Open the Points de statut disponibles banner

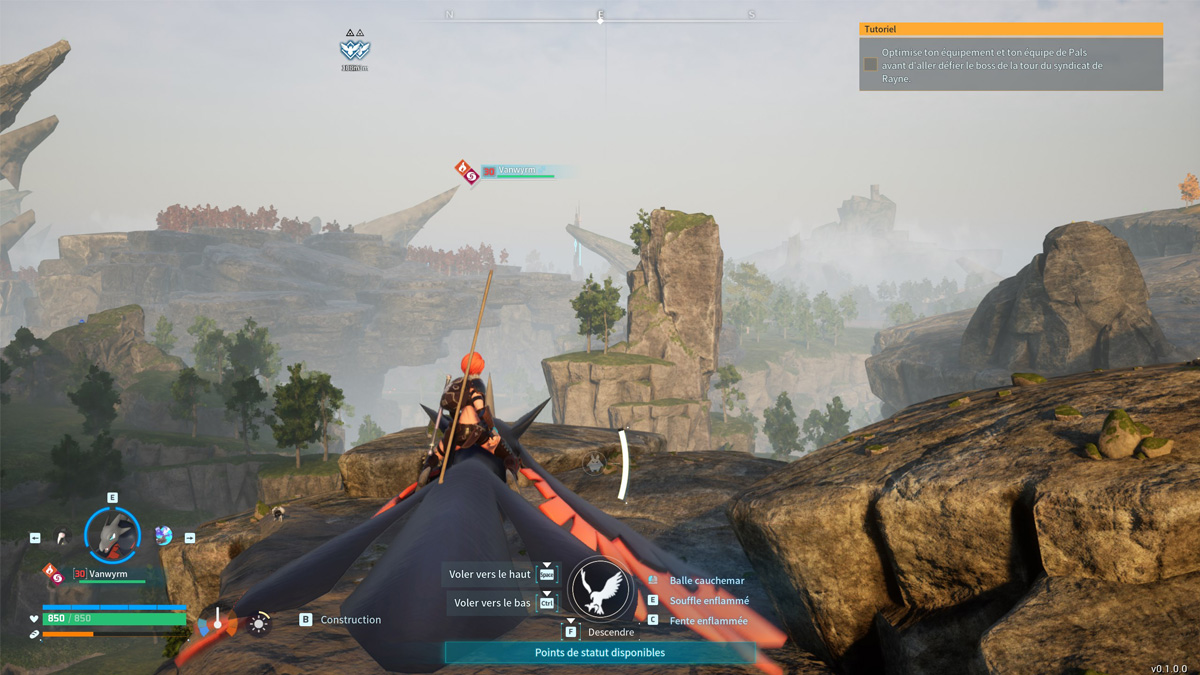[x=599, y=652]
